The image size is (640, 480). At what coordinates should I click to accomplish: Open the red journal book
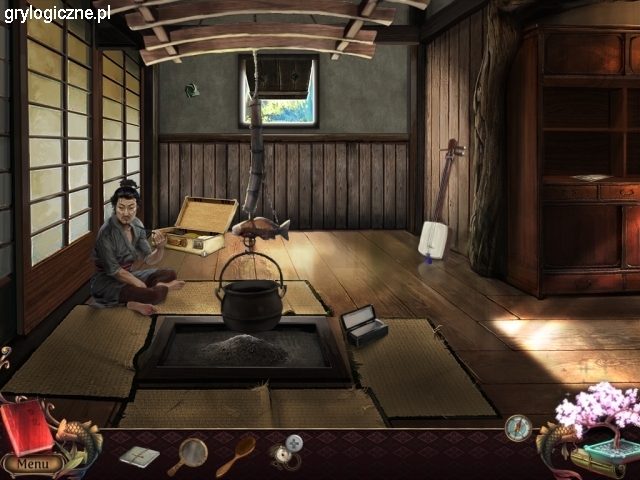point(26,427)
